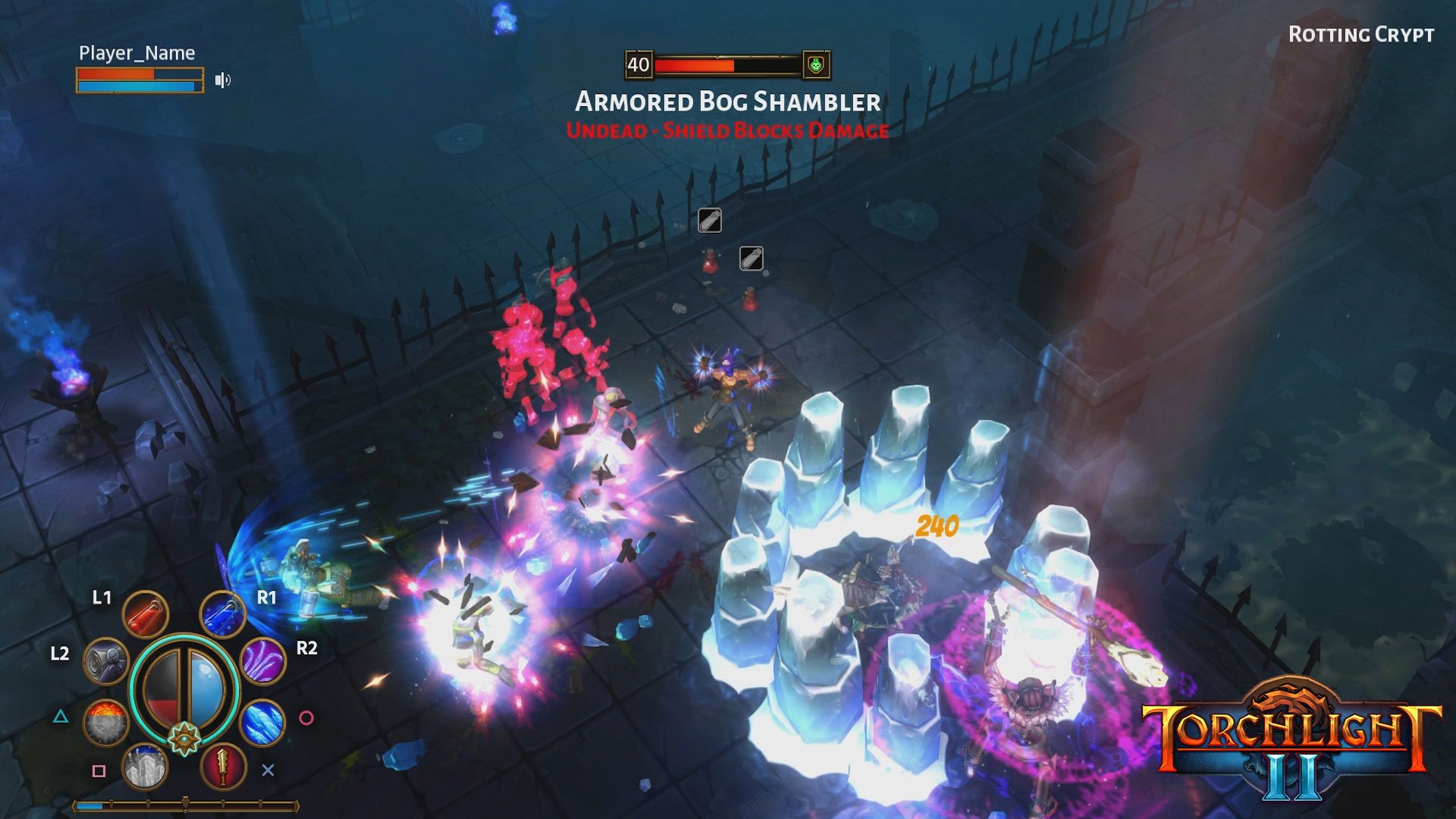The width and height of the screenshot is (1456, 819).
Task: Click the eye emblem below the character orb
Action: click(184, 738)
